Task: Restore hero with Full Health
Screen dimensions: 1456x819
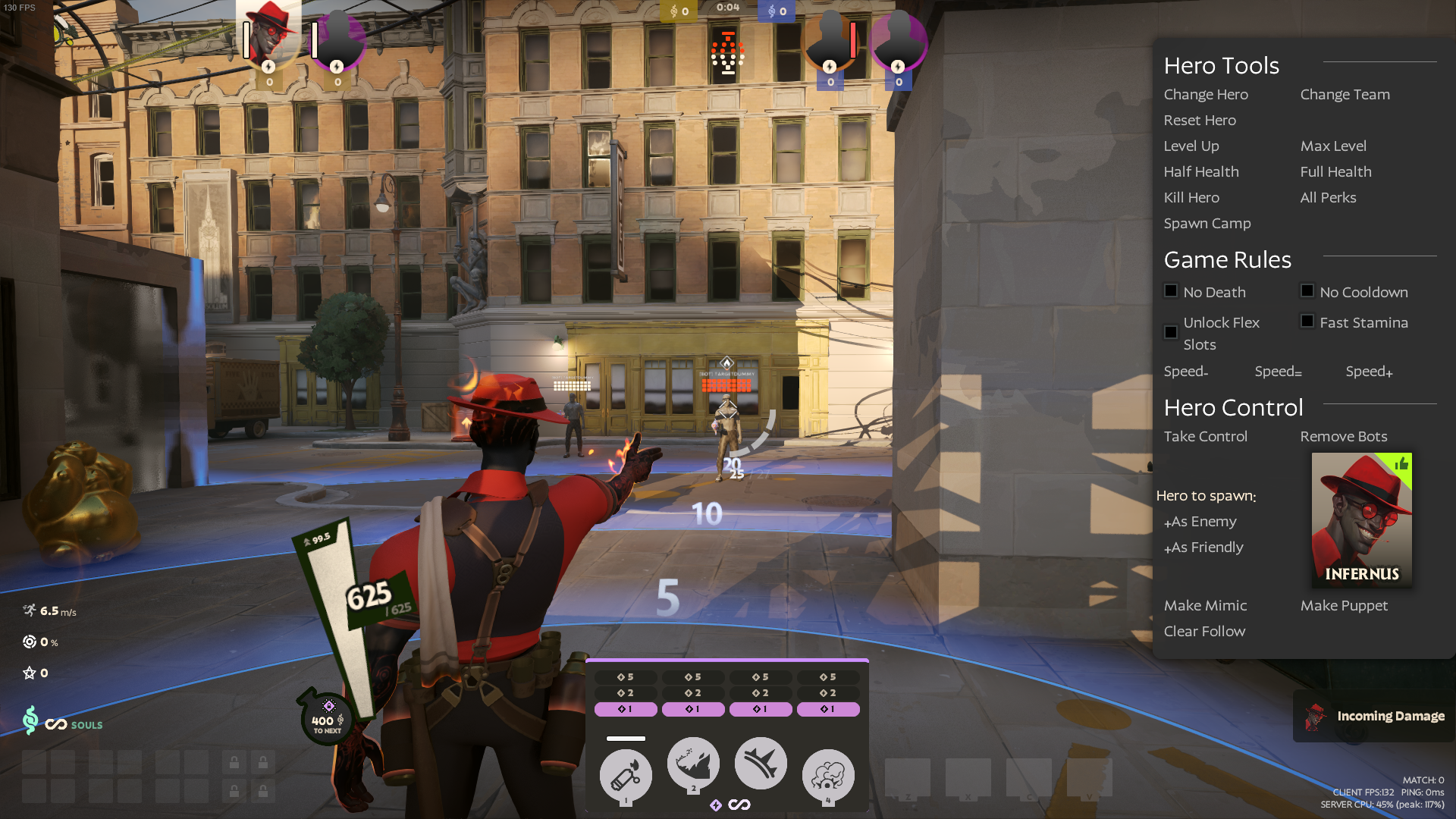Action: (x=1335, y=172)
